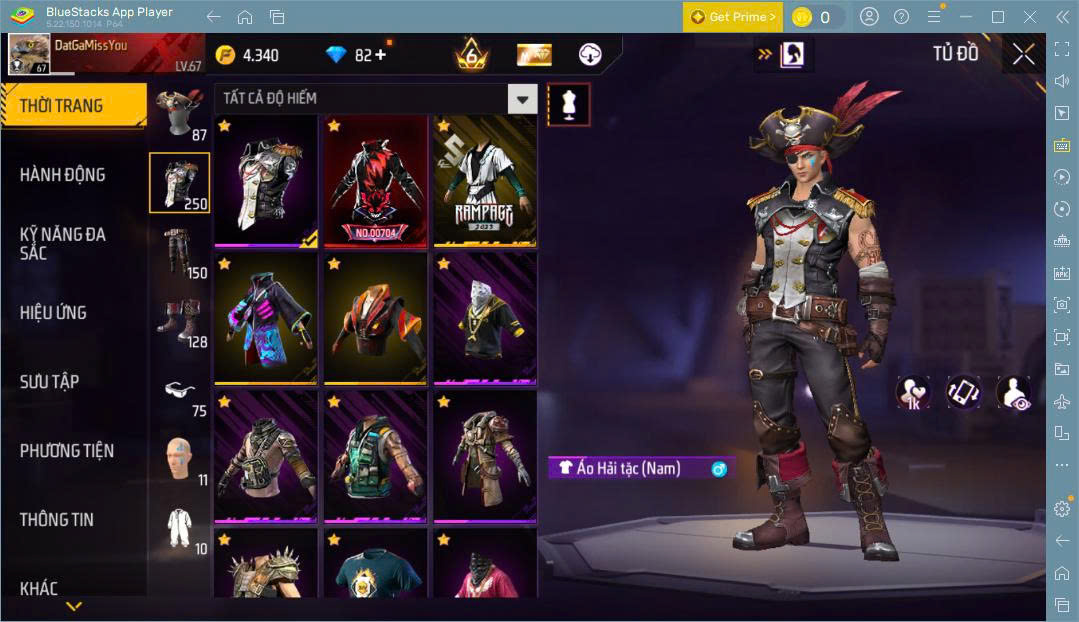This screenshot has height=622, width=1079.
Task: Equip the RAMPAGE 2023 jersey
Action: pyautogui.click(x=485, y=181)
